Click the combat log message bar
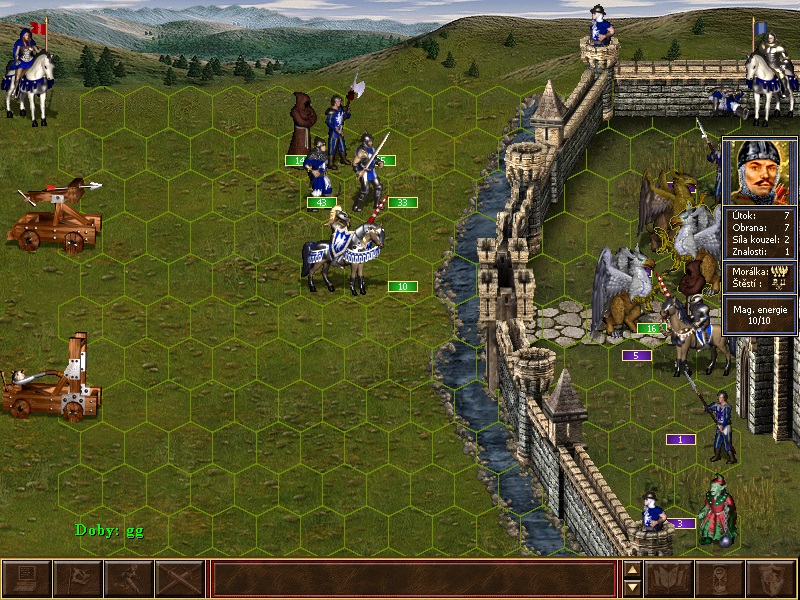The width and height of the screenshot is (800, 600). (413, 579)
